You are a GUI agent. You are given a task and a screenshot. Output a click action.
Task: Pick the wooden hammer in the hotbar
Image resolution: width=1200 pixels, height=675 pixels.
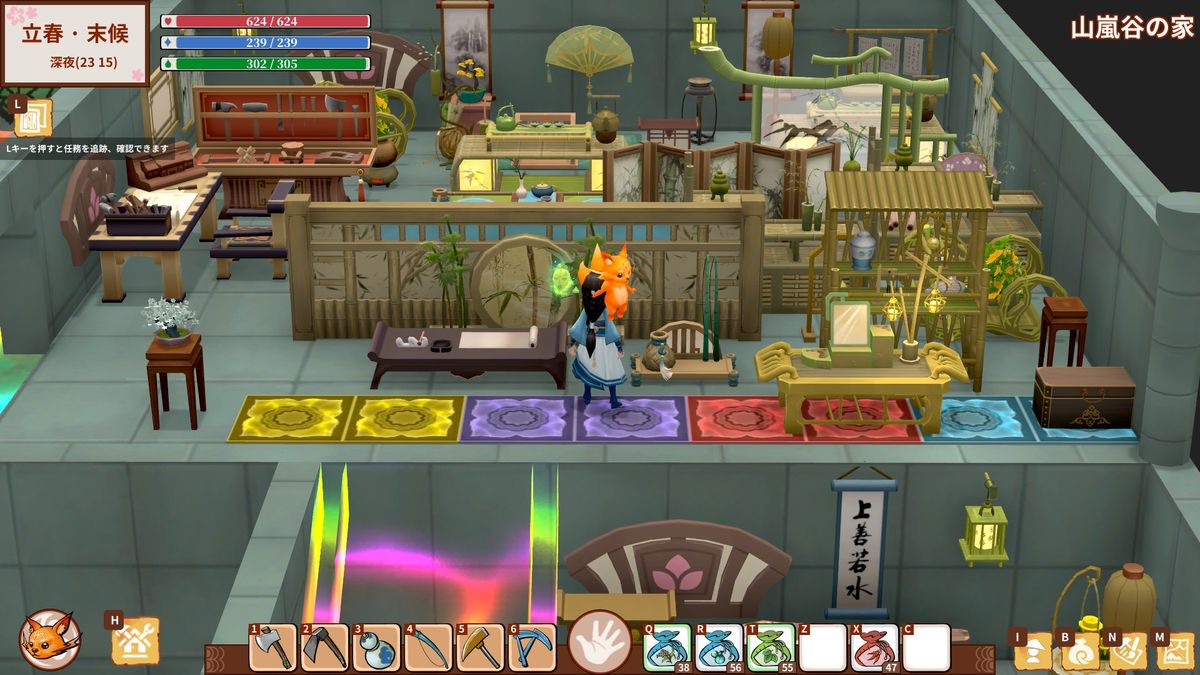click(480, 647)
